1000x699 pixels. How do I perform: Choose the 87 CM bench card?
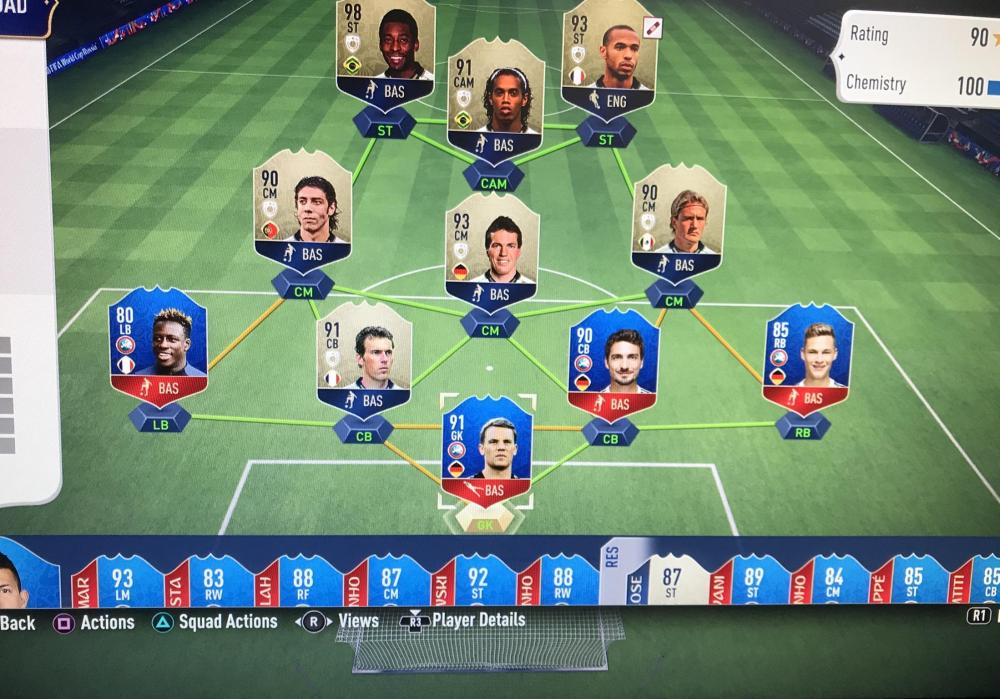pyautogui.click(x=390, y=581)
